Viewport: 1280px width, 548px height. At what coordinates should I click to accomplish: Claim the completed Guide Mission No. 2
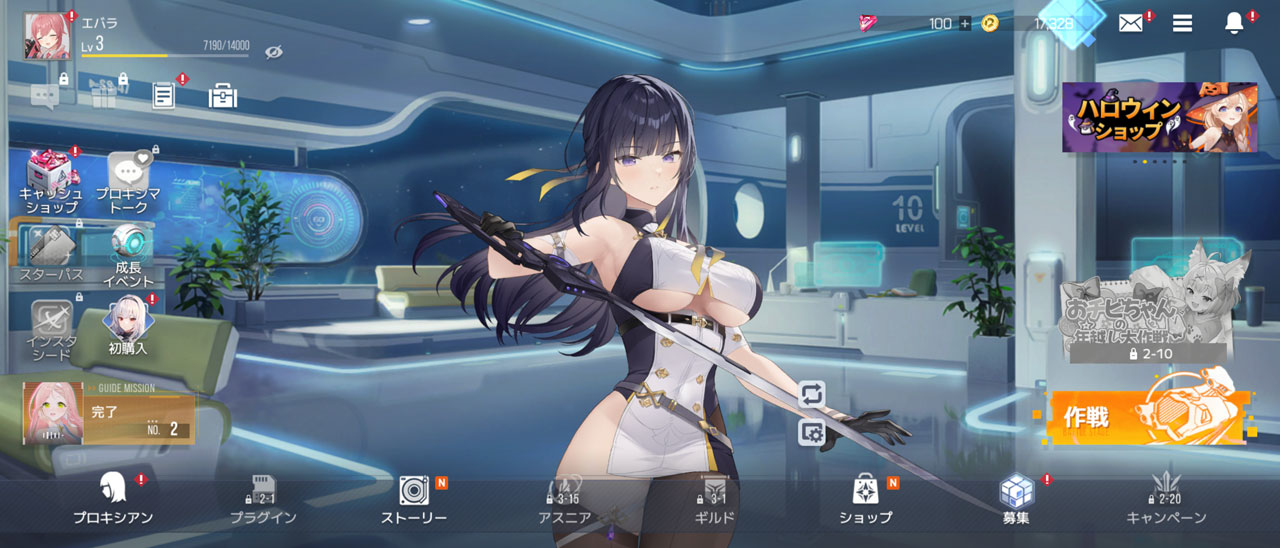109,412
